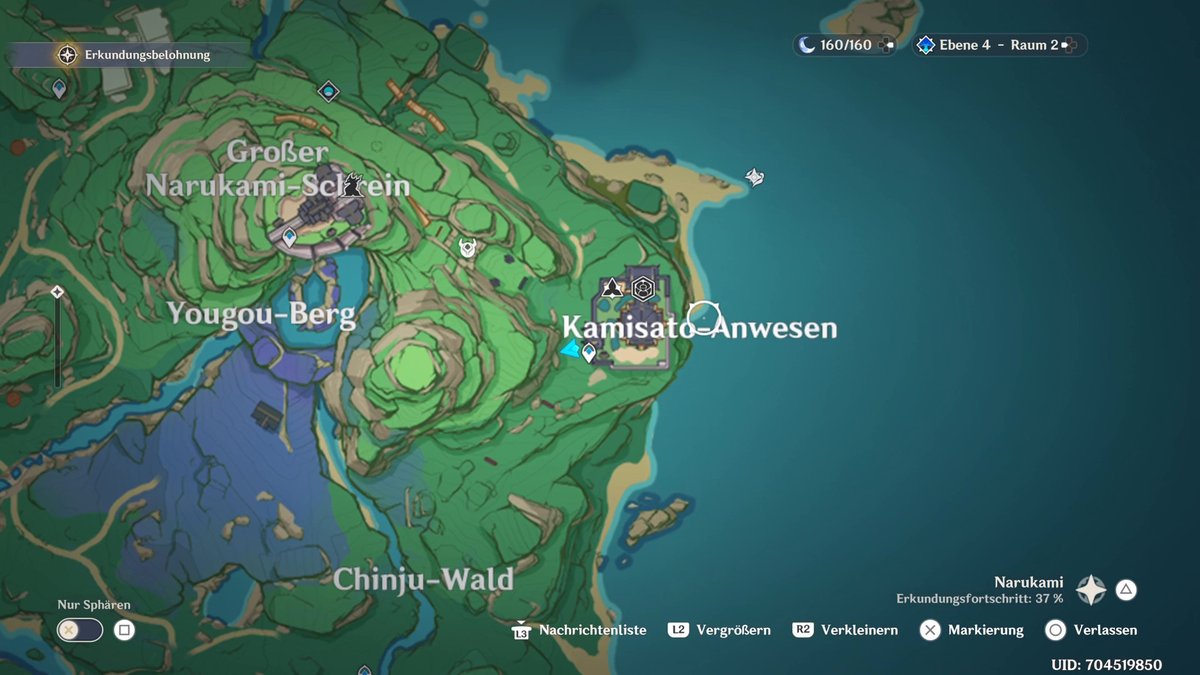Select the dark figure marker at the shrine

coord(352,185)
